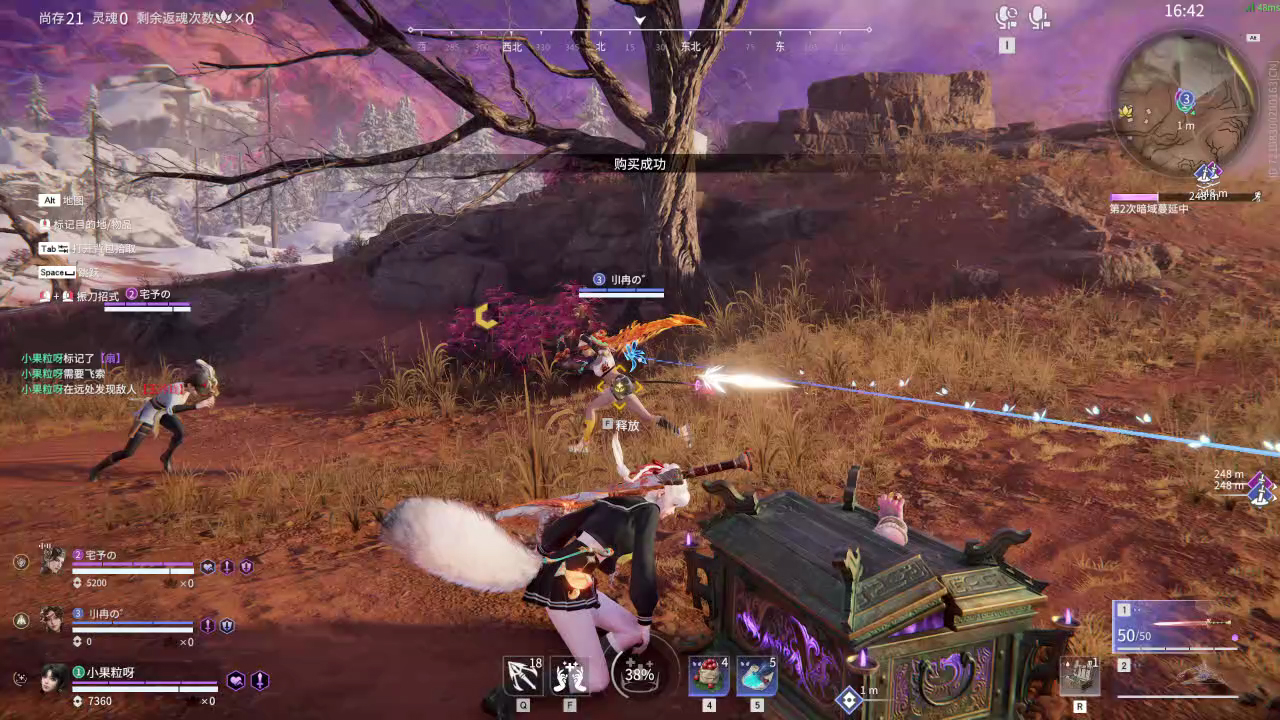Image resolution: width=1280 pixels, height=720 pixels.
Task: Select teammate 宅予の portrait
Action: tap(53, 560)
